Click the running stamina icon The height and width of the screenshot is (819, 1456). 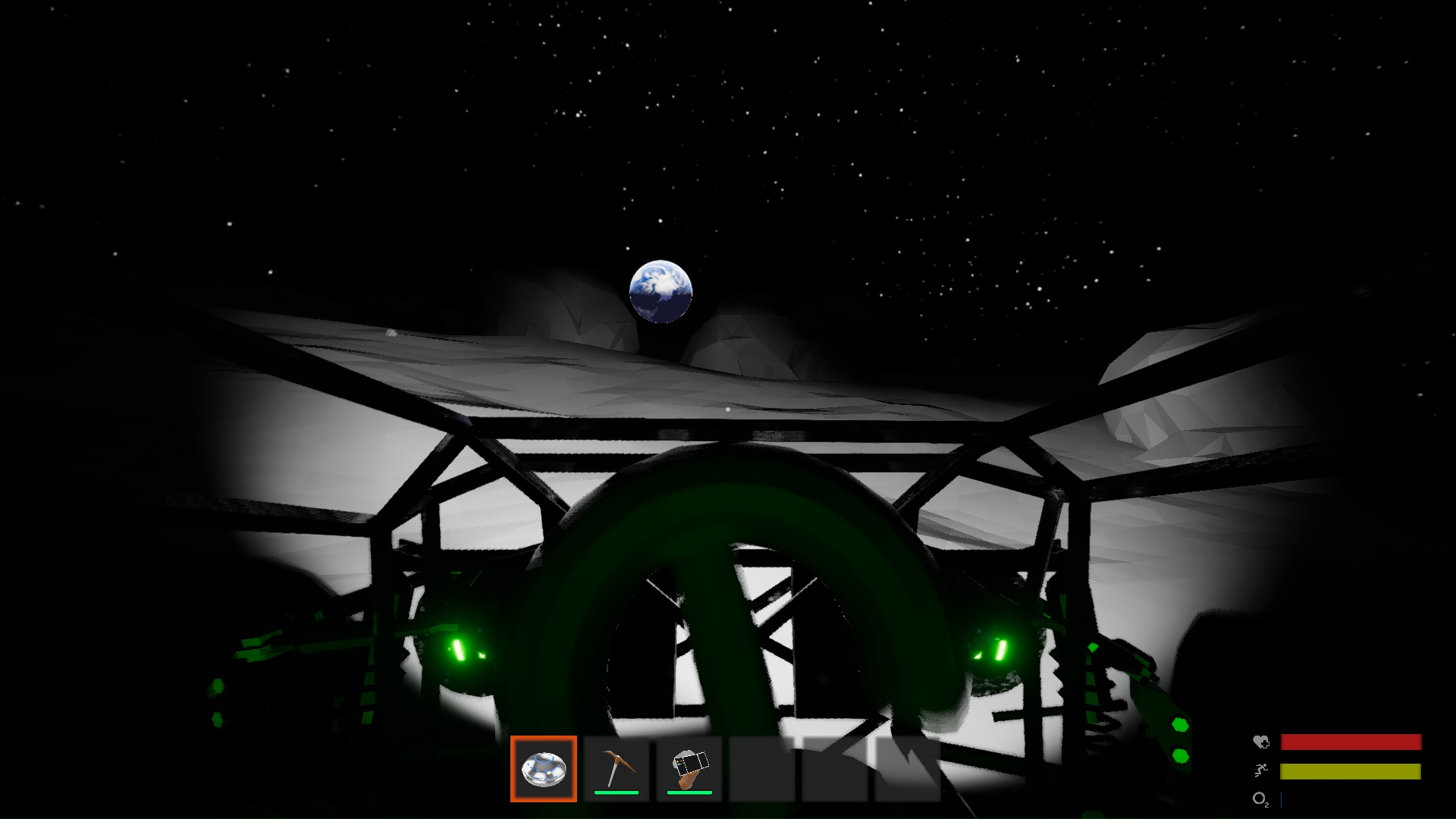click(1260, 770)
